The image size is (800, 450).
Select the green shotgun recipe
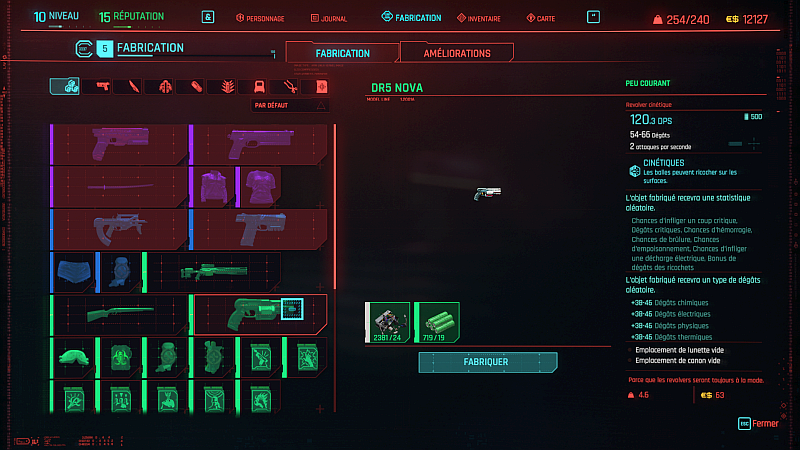(119, 313)
